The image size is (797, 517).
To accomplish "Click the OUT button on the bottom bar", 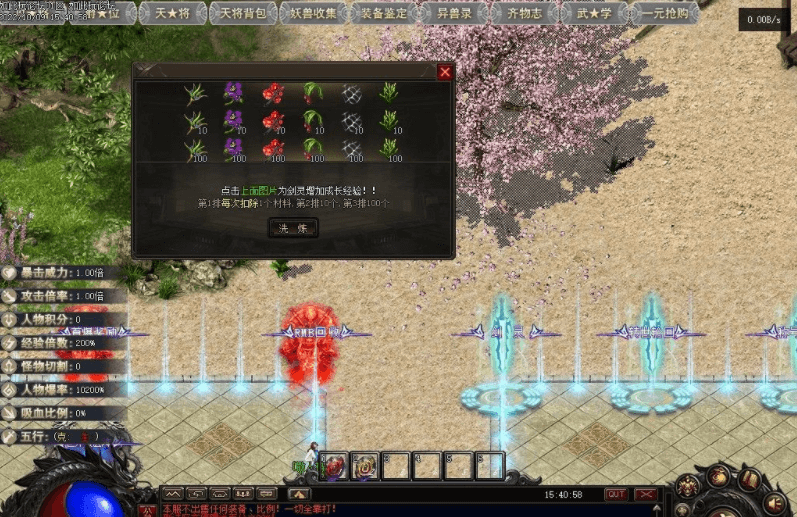I will point(616,494).
